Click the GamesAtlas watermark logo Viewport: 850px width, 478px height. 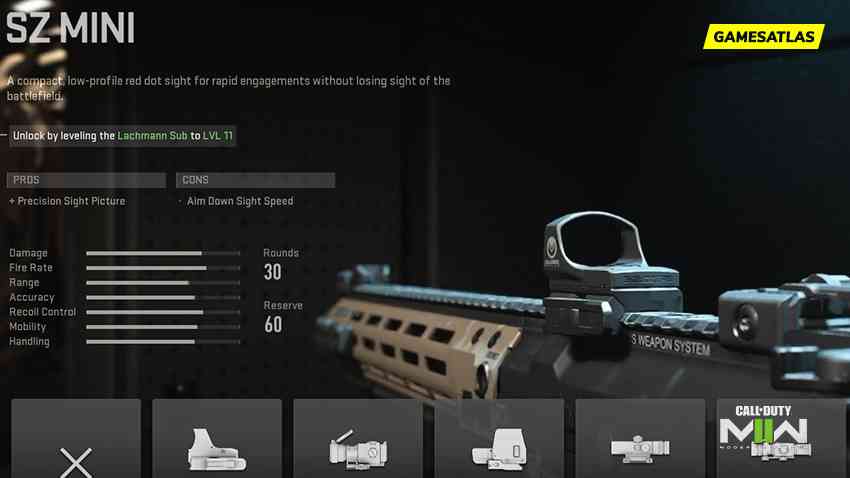(x=765, y=37)
